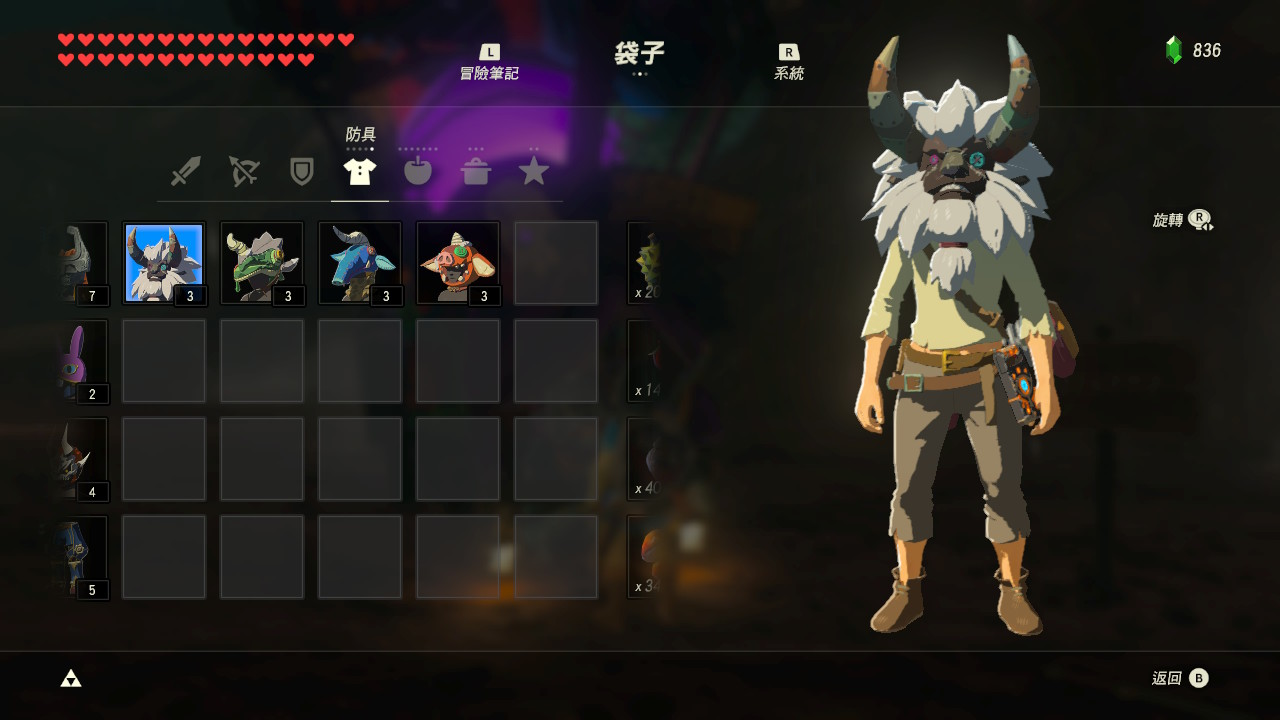Open the bows category icon

coord(244,170)
